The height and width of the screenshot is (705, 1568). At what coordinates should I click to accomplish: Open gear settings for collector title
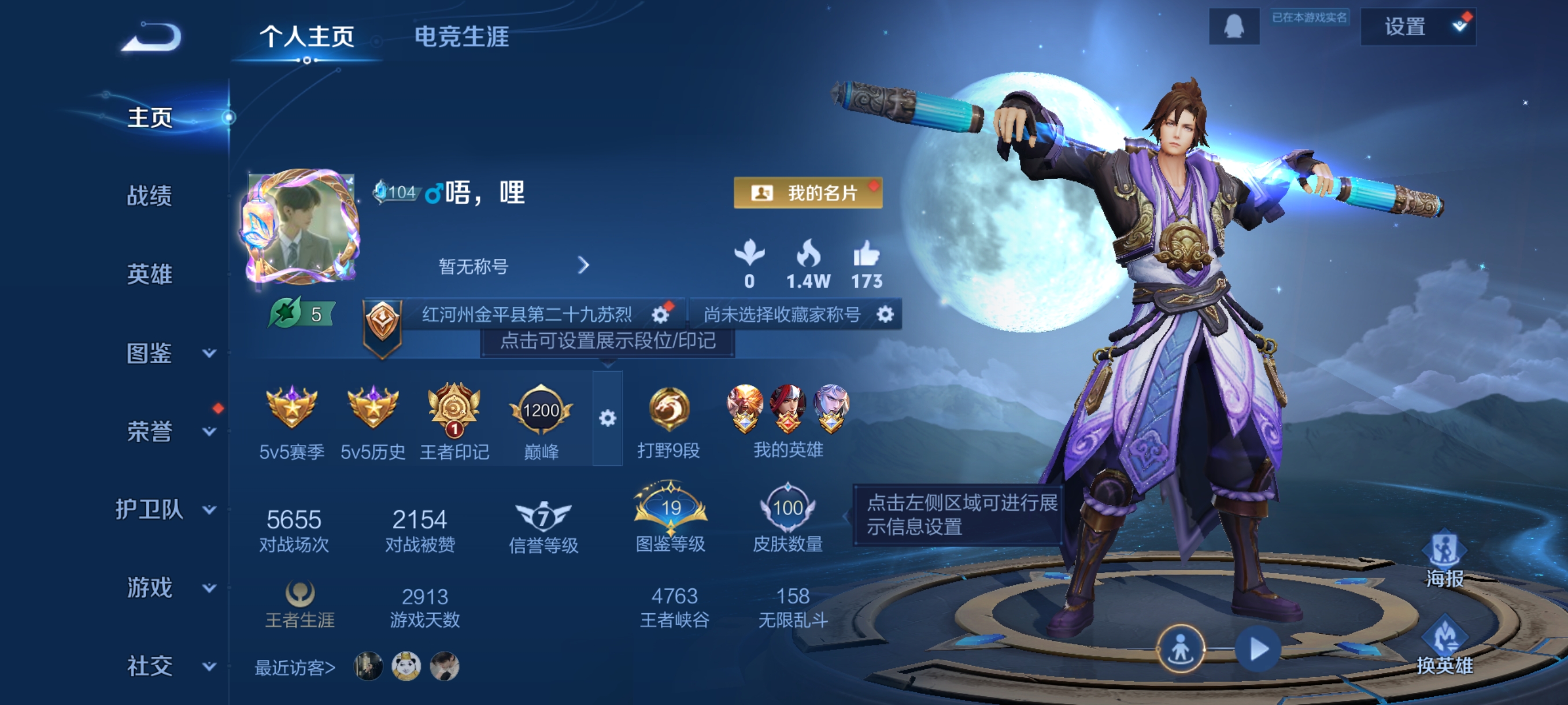(885, 314)
